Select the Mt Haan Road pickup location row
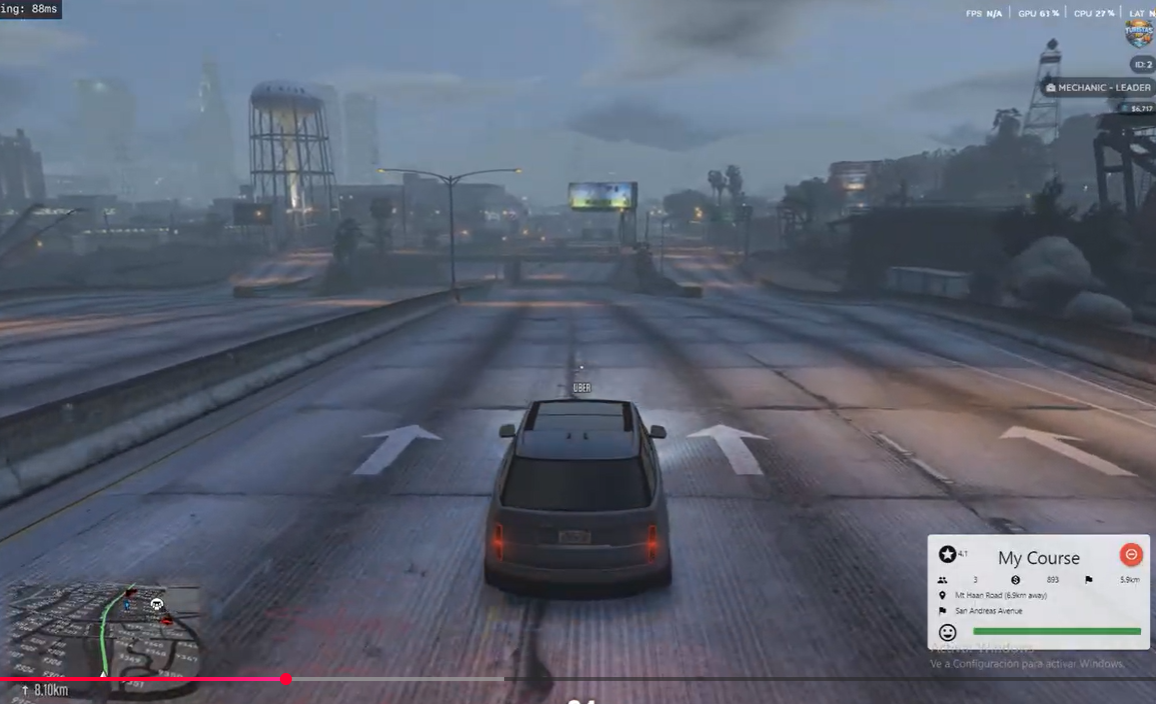Viewport: 1156px width, 704px height. 1000,595
